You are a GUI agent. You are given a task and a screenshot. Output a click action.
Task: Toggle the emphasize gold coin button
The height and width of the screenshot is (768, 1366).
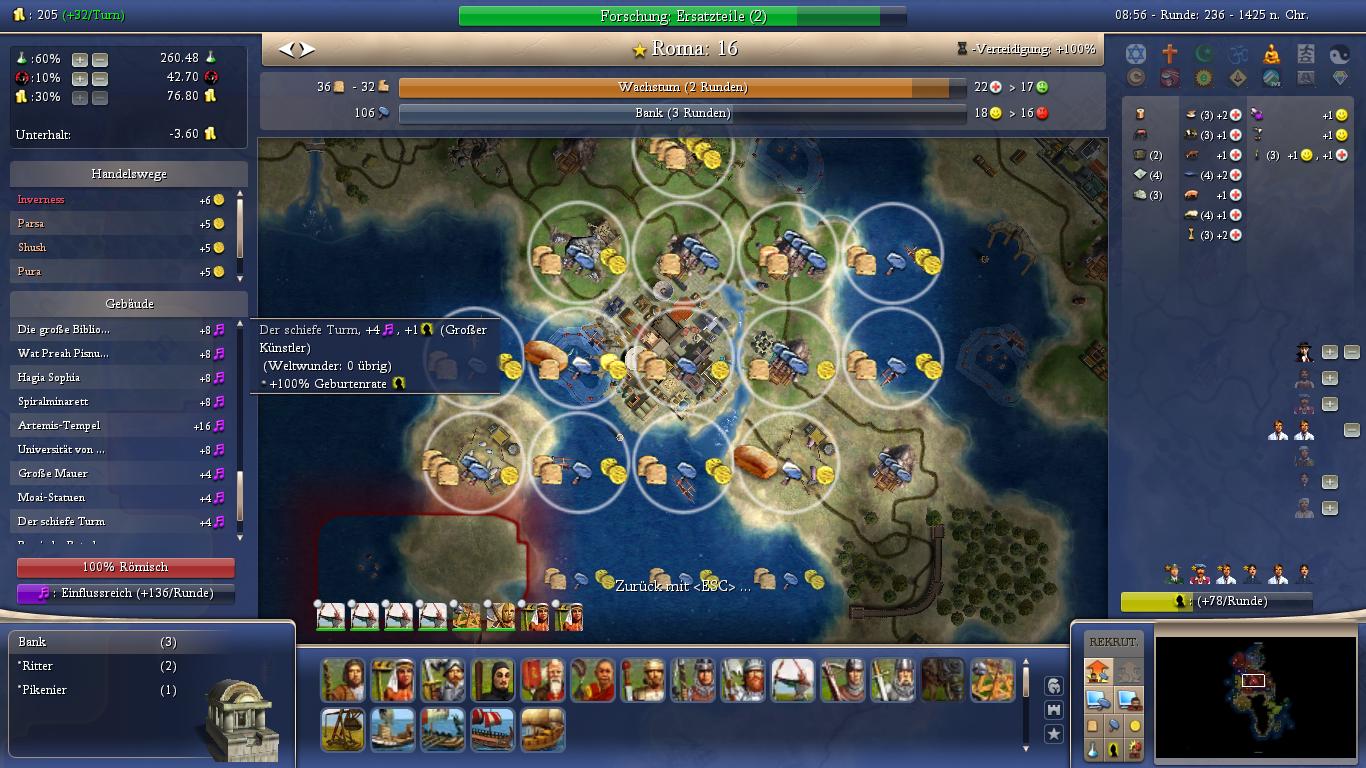click(1135, 726)
